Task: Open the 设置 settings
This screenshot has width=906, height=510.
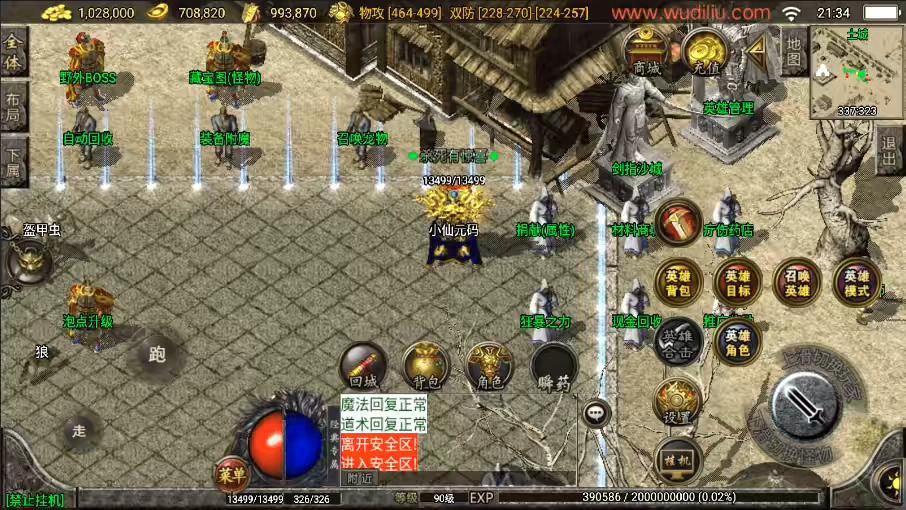Action: tap(678, 402)
